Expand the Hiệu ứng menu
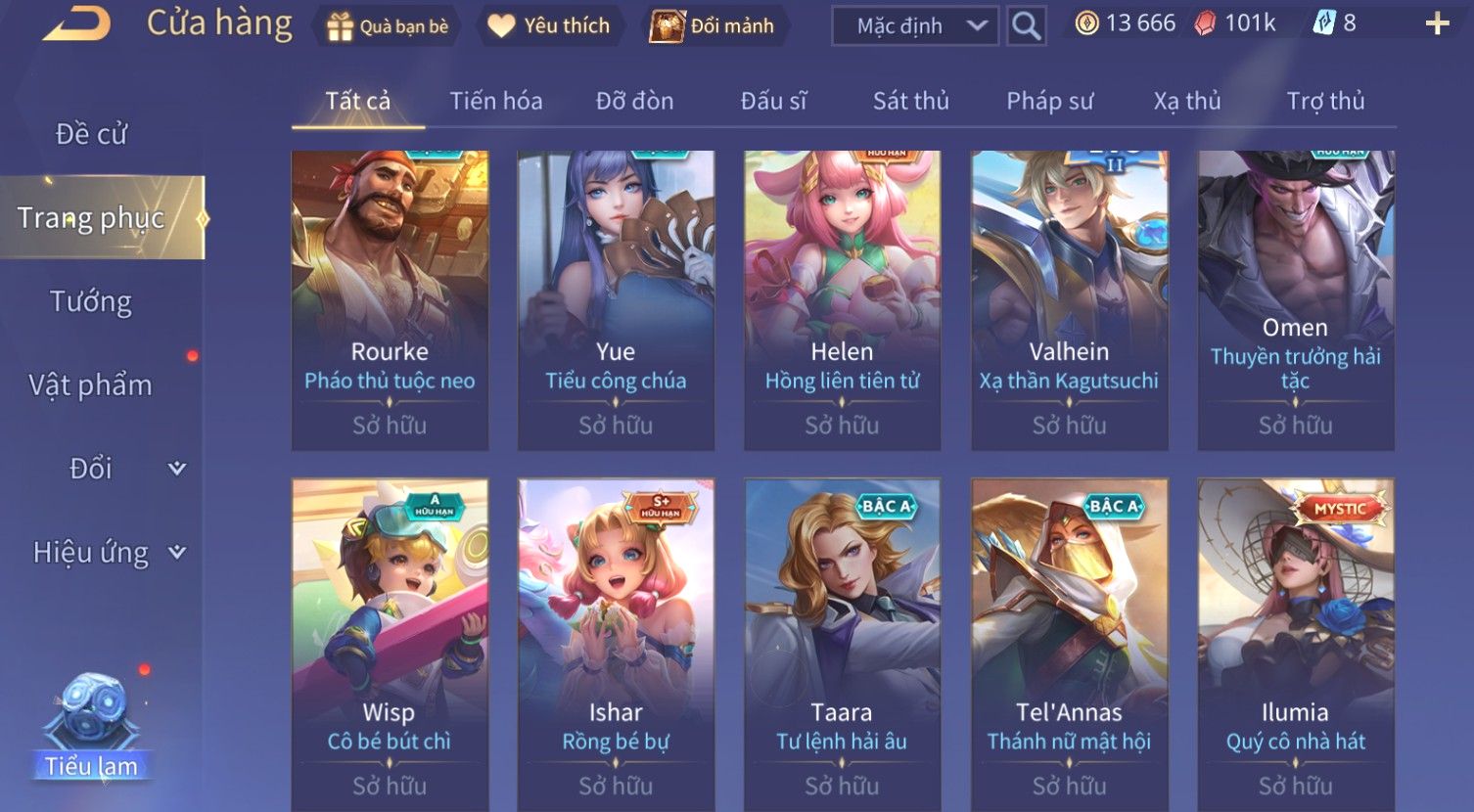 [108, 553]
